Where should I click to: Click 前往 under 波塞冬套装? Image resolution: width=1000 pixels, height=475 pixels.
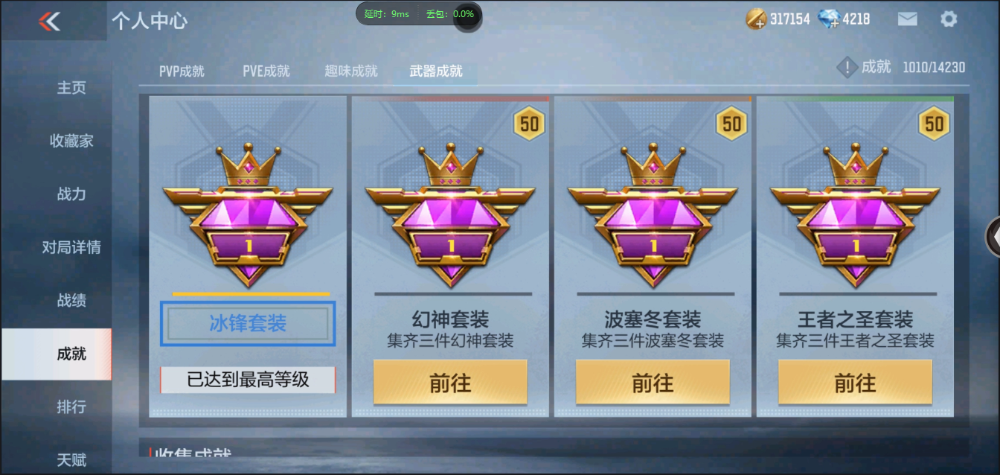(652, 382)
